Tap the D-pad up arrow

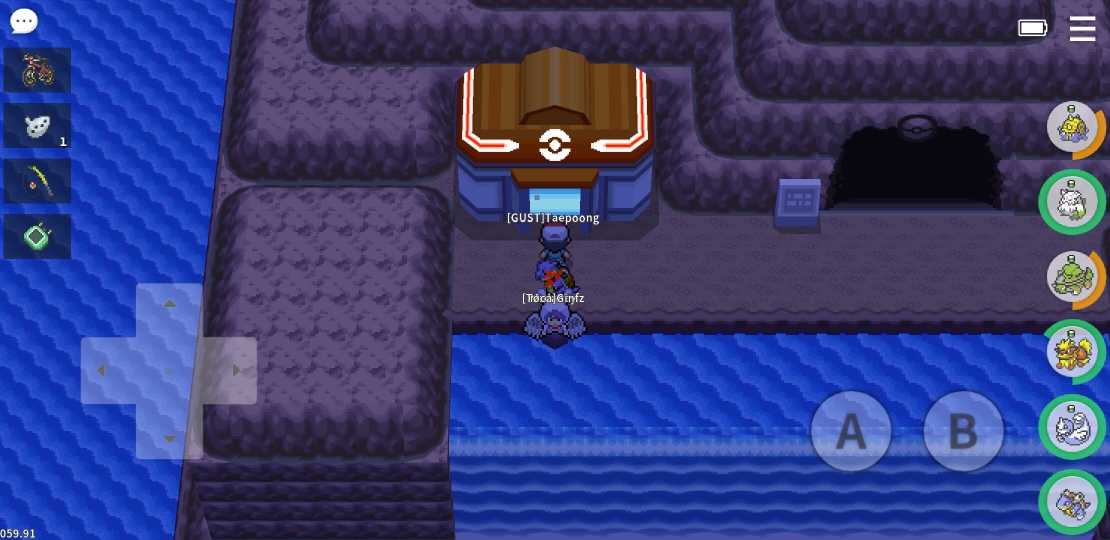click(x=169, y=305)
